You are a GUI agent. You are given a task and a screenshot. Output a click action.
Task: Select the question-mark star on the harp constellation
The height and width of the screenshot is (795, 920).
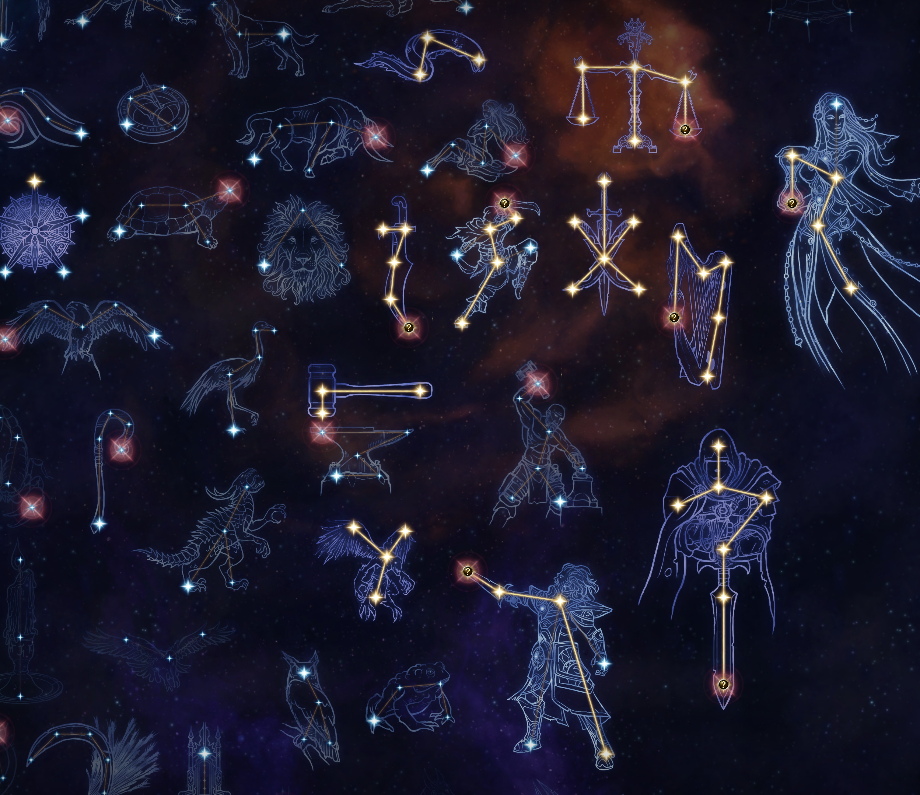coord(674,318)
